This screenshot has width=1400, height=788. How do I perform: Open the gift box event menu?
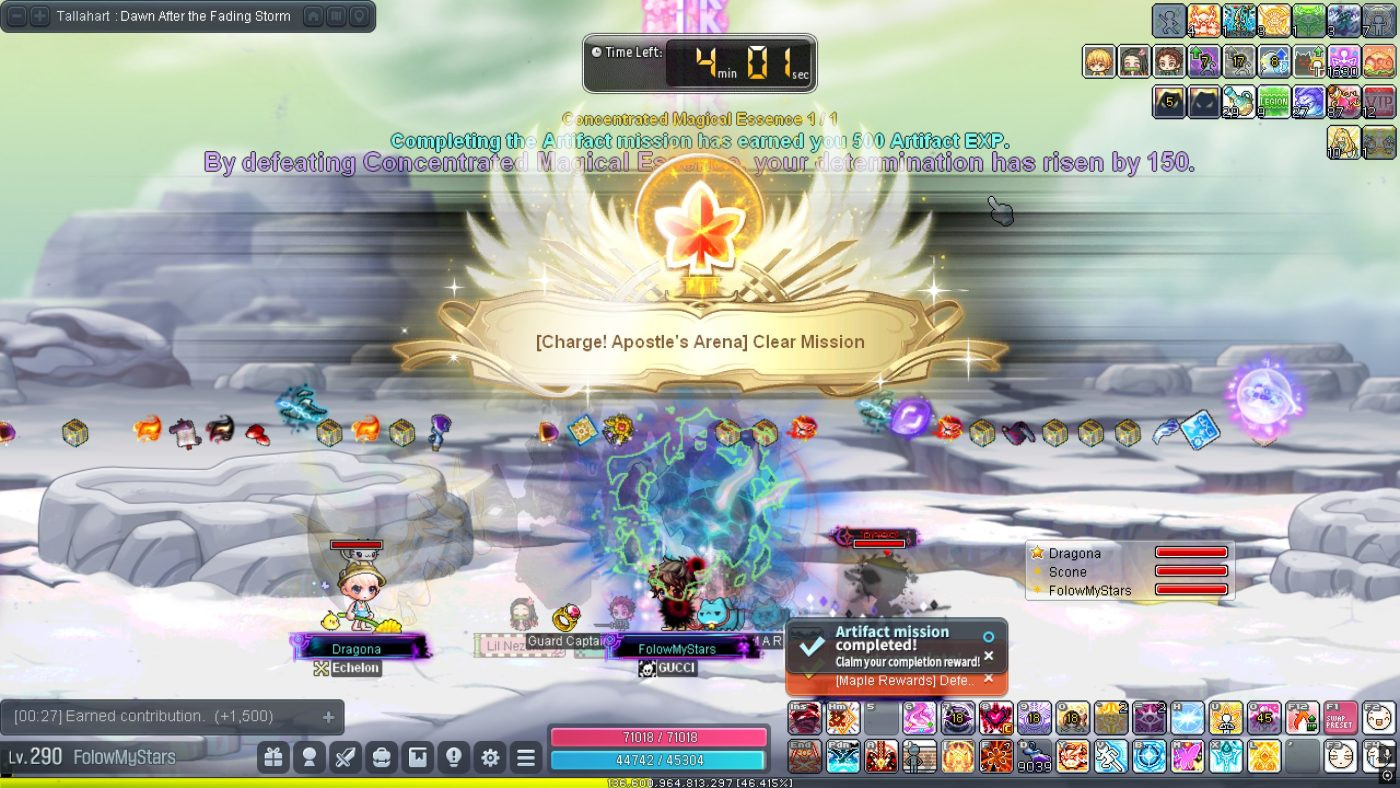point(273,758)
